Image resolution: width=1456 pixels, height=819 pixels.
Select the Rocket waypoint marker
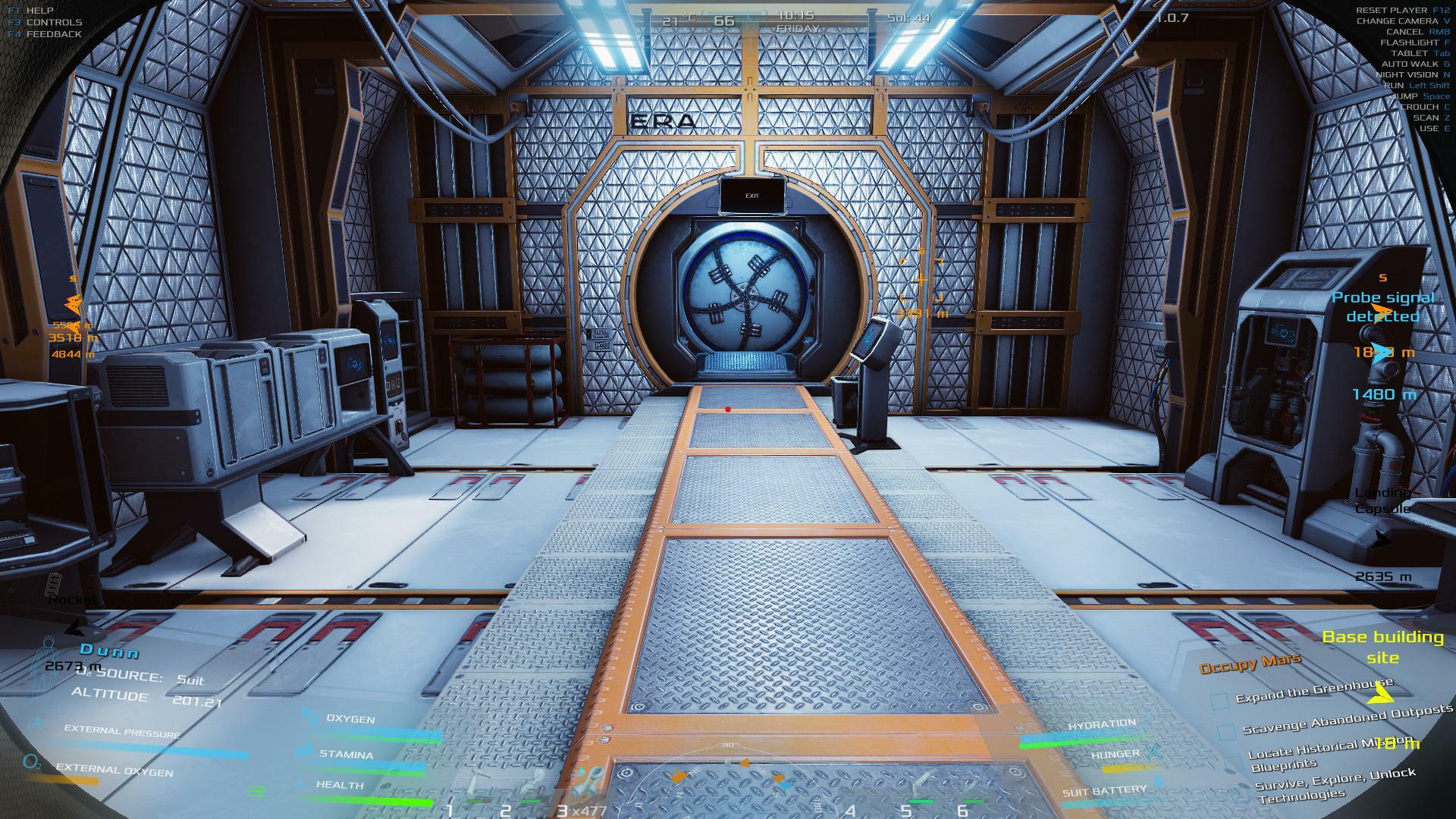tap(74, 600)
